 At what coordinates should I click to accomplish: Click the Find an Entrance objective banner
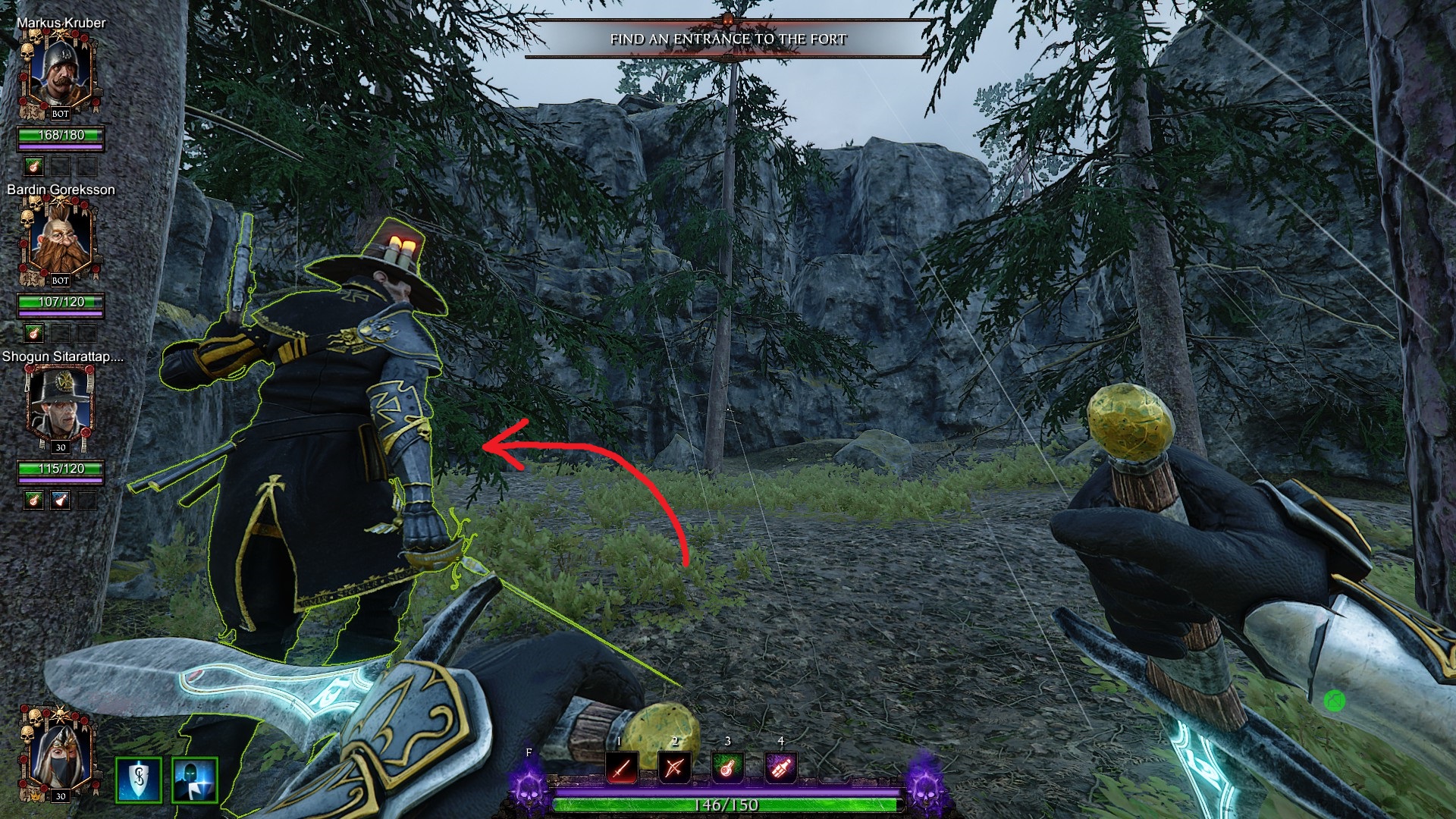[727, 39]
